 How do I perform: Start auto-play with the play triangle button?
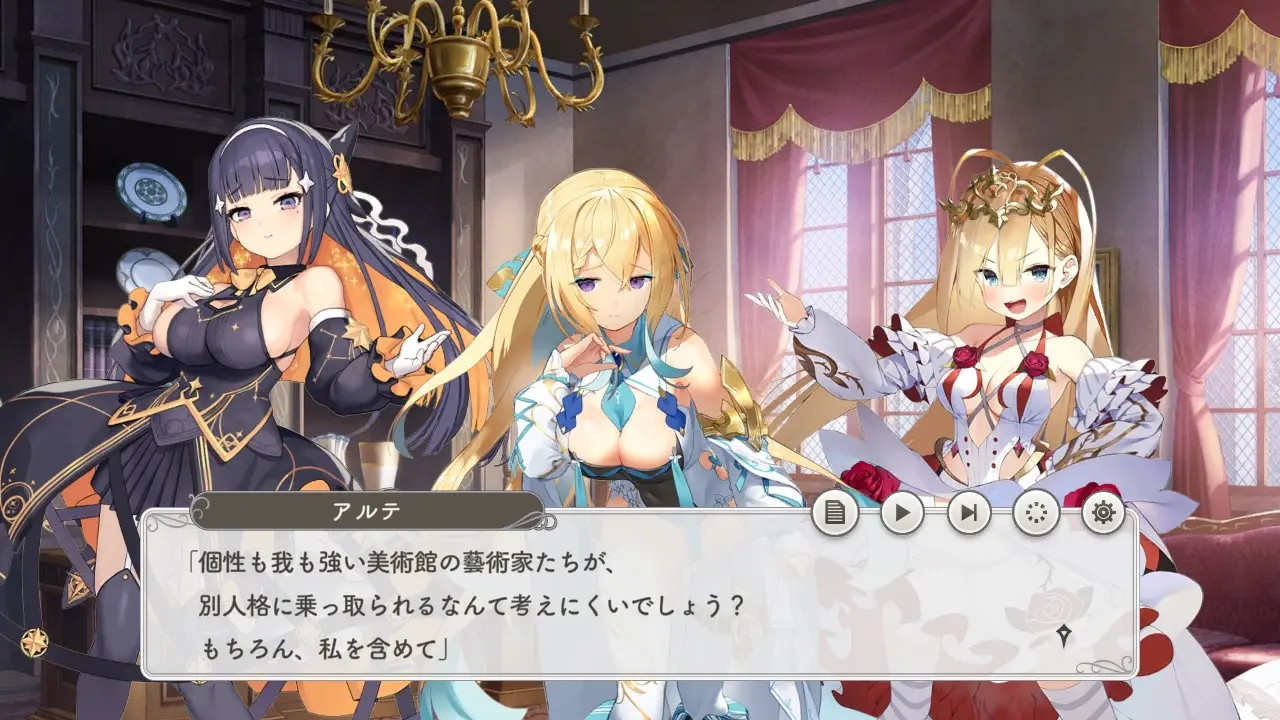tap(902, 513)
